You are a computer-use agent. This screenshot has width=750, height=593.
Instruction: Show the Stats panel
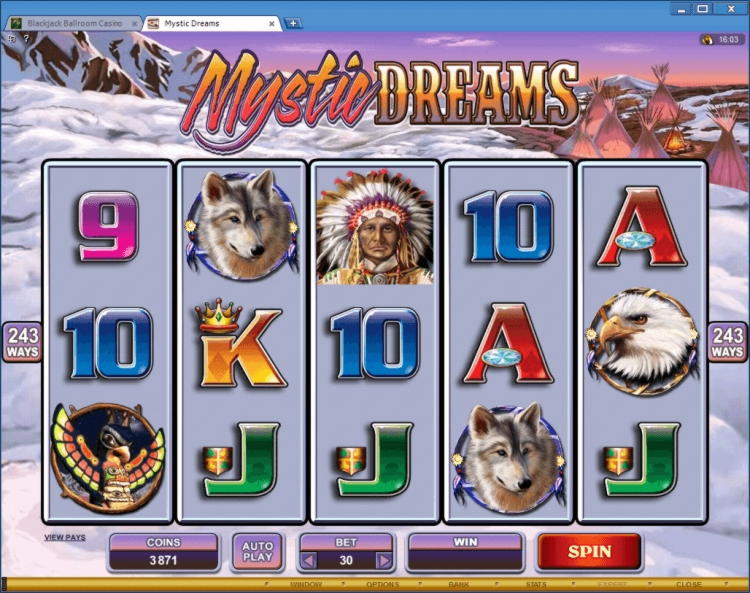tap(535, 584)
